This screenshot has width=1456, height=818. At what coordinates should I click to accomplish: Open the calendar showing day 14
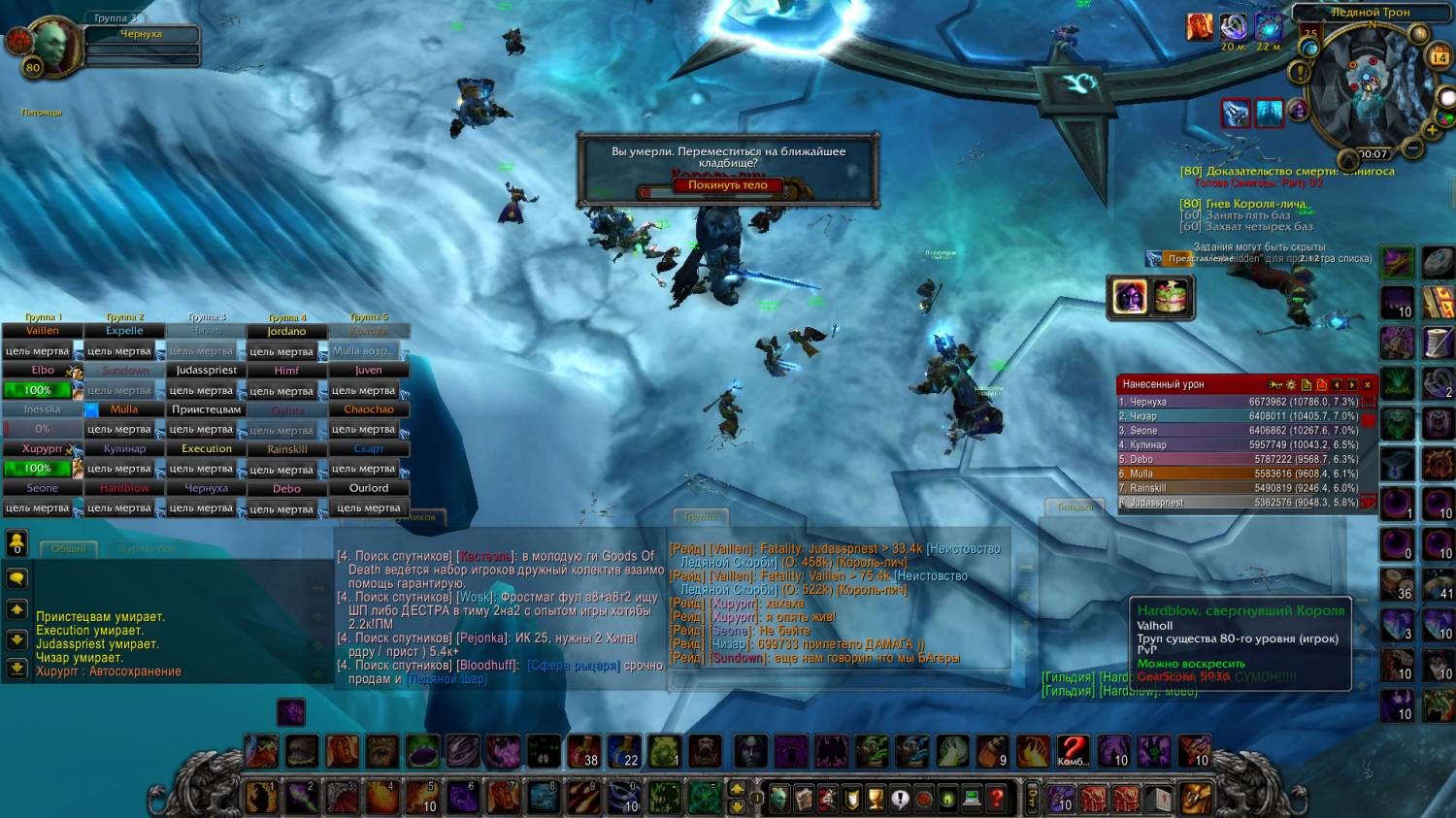(x=1439, y=58)
